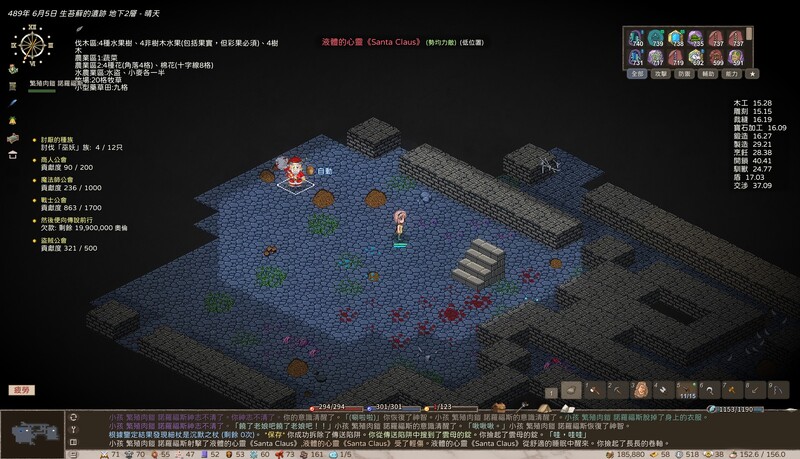Click the roman numeral clock widget
This screenshot has width=800, height=459.
[33, 46]
